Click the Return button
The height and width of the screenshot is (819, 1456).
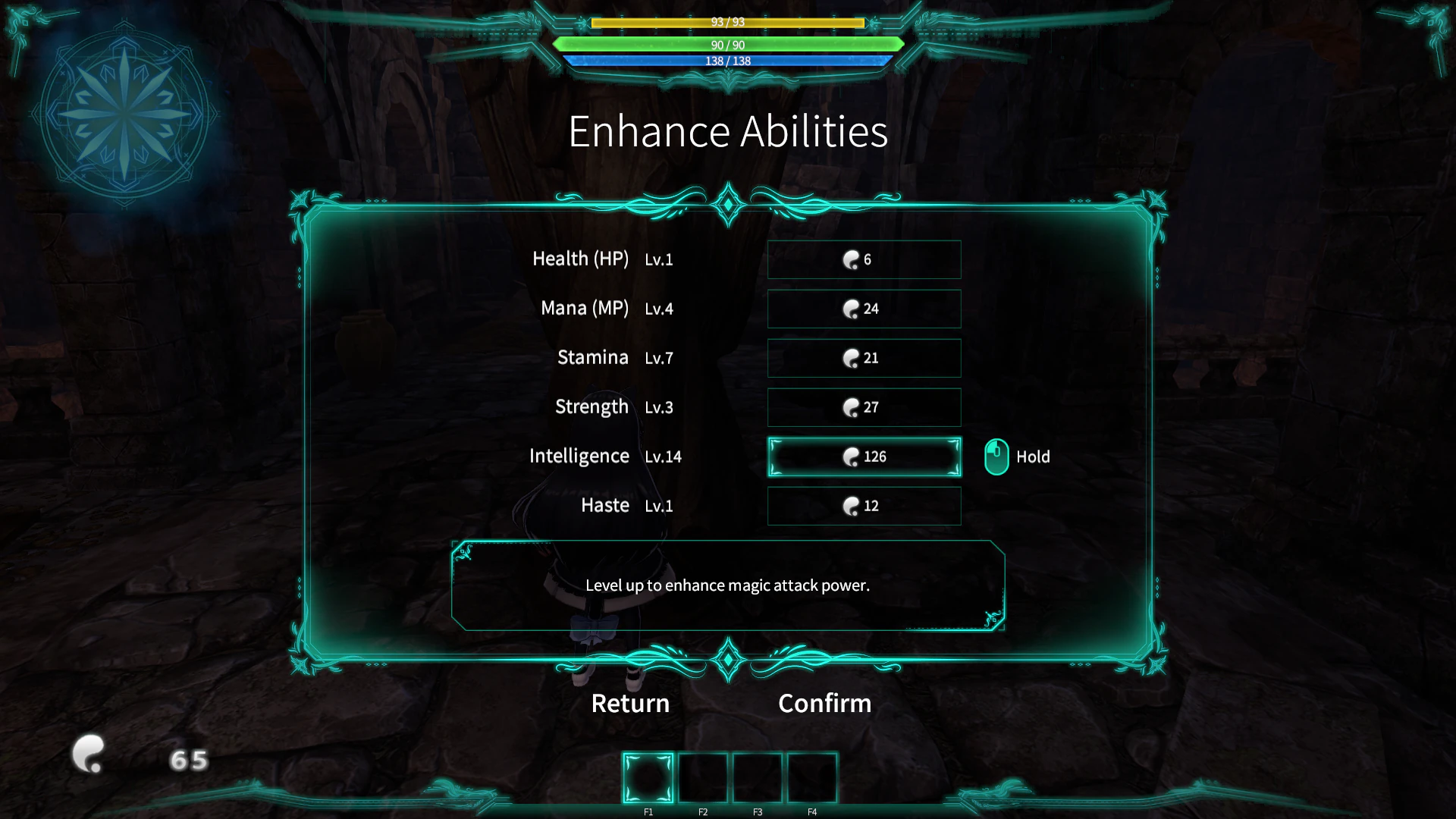629,703
